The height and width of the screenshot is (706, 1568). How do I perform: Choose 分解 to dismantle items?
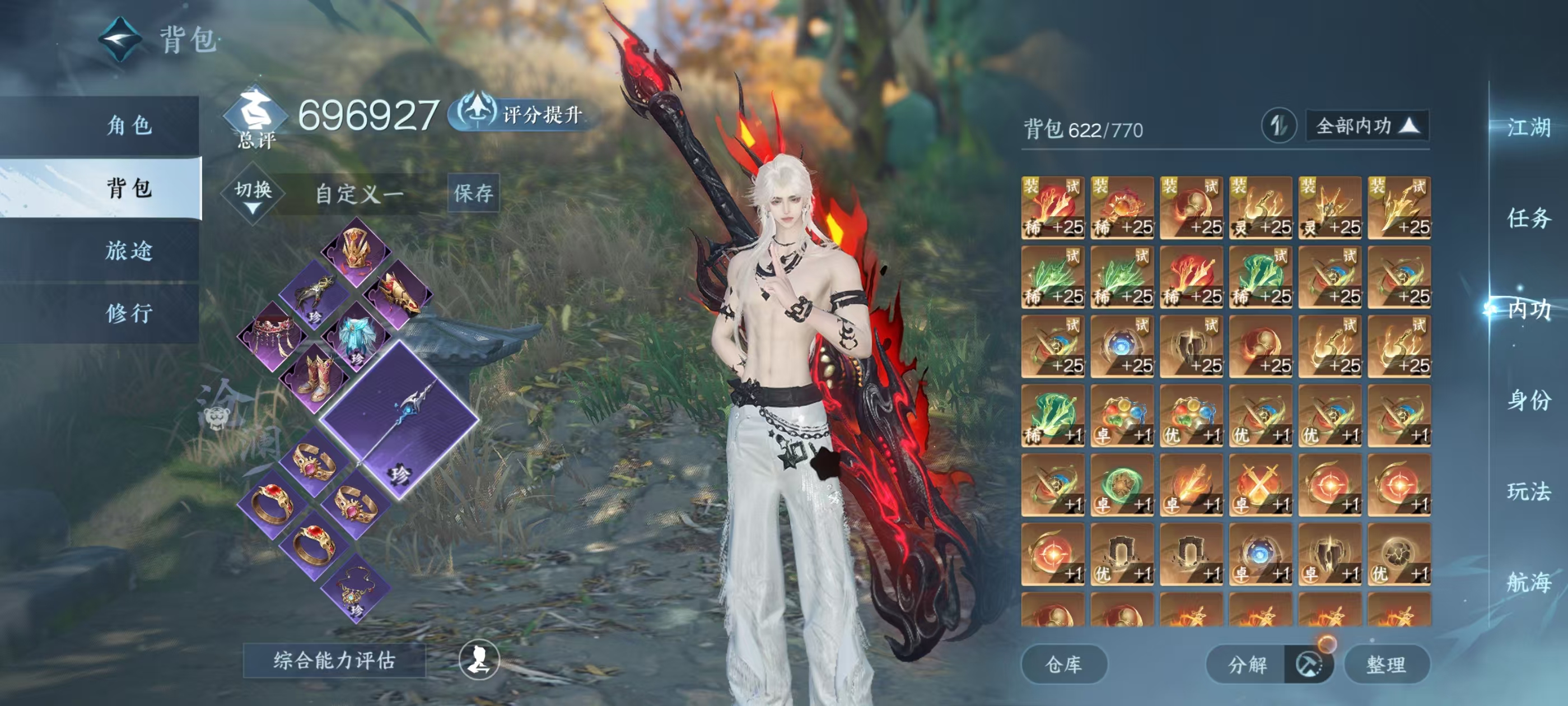[x=1247, y=664]
